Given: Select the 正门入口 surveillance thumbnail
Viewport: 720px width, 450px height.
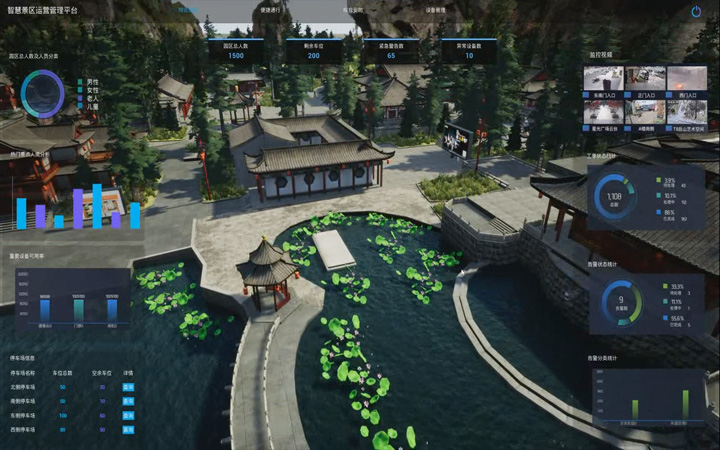Looking at the screenshot, I should 645,79.
